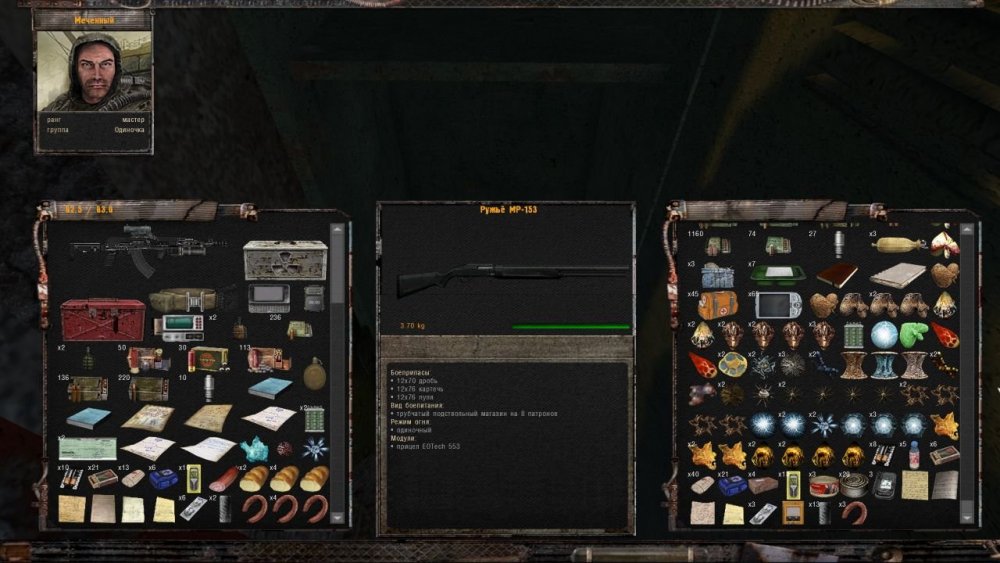
Task: Pick the green bank check item
Action: pyautogui.click(x=87, y=448)
